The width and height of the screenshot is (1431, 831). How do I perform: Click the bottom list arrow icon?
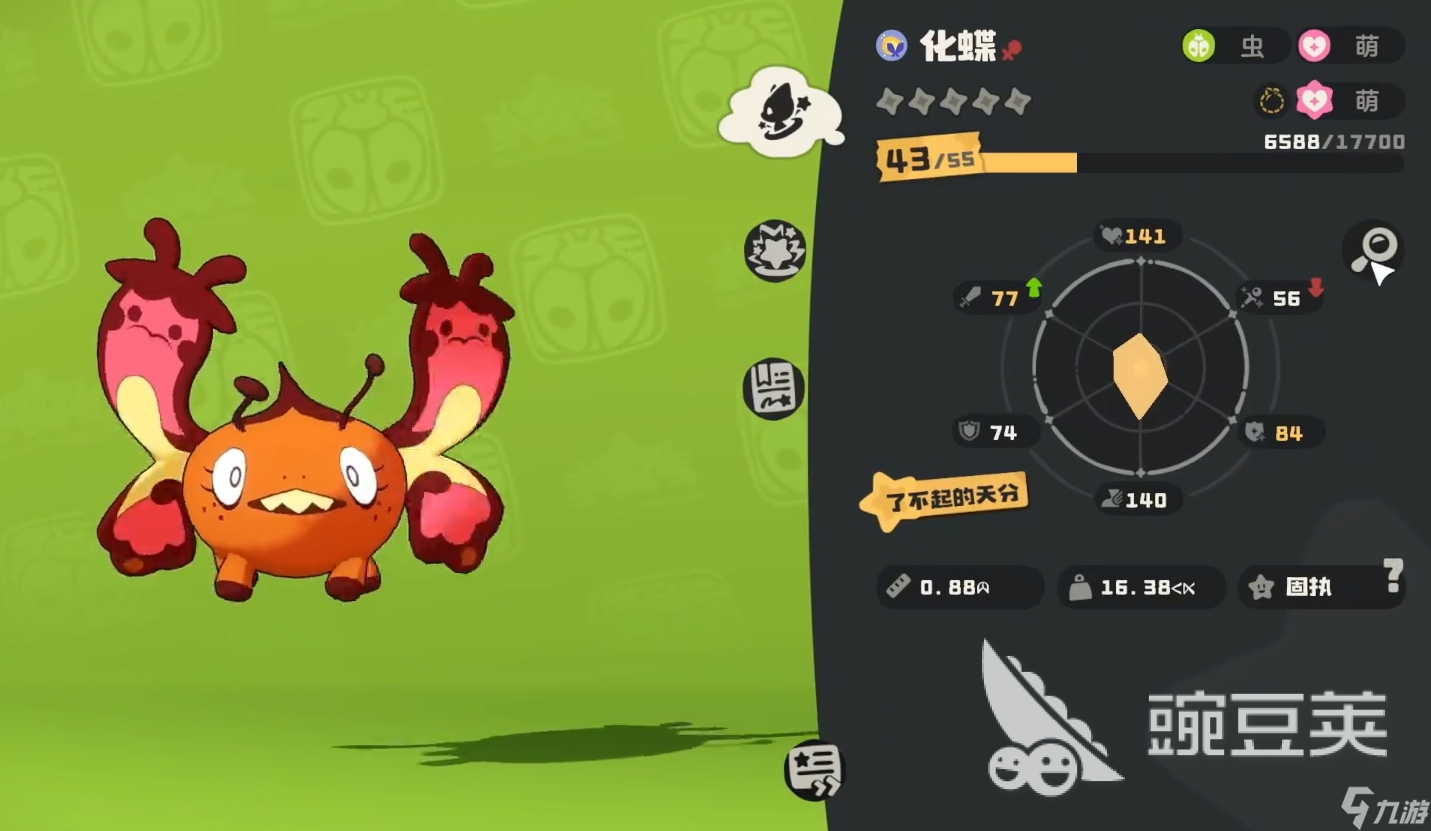[813, 771]
